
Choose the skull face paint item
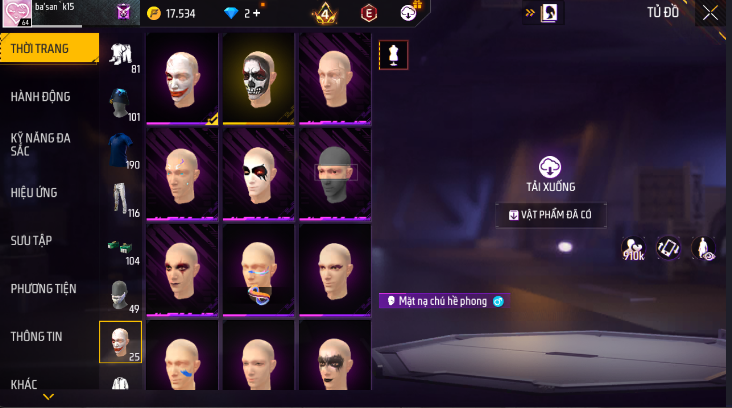point(259,78)
